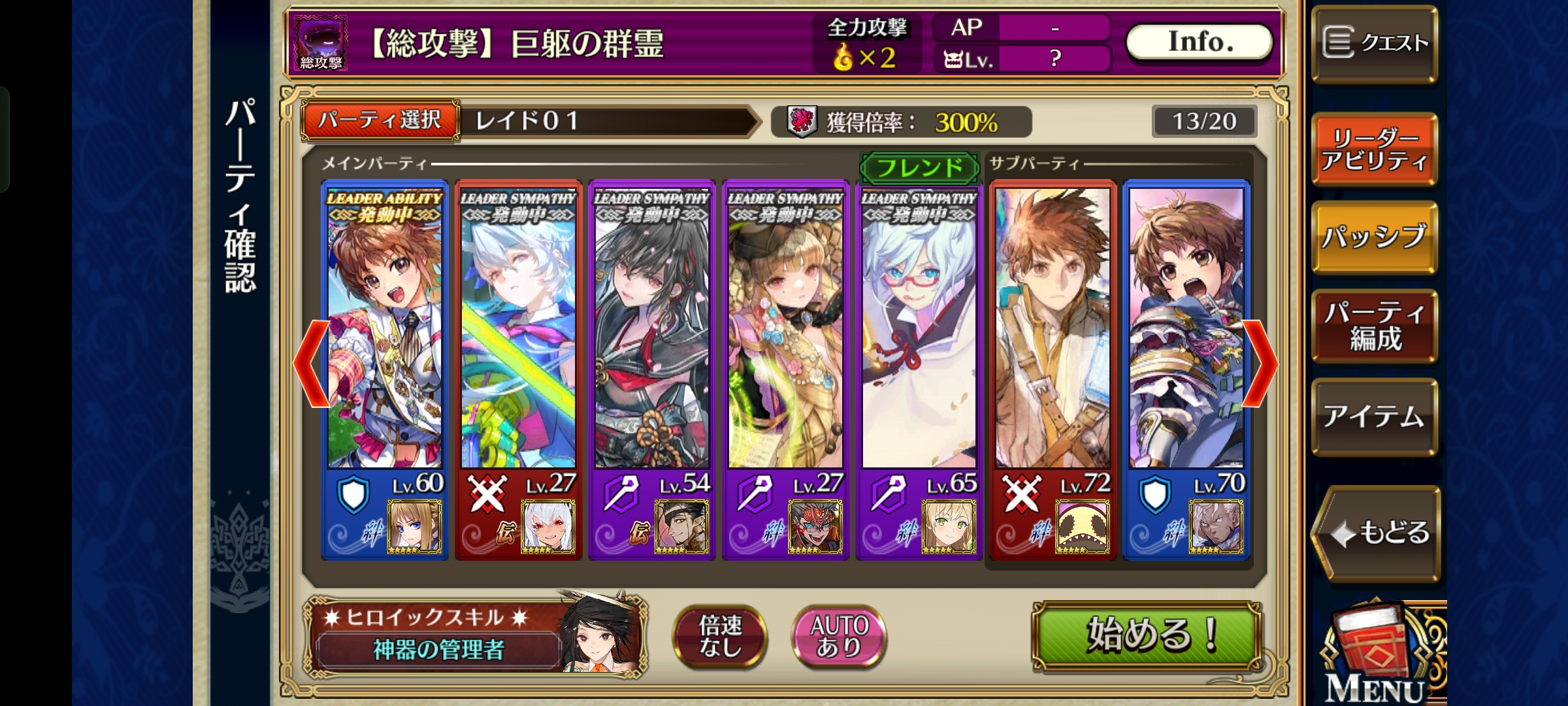Switch to next party with right arrow

(1260, 363)
